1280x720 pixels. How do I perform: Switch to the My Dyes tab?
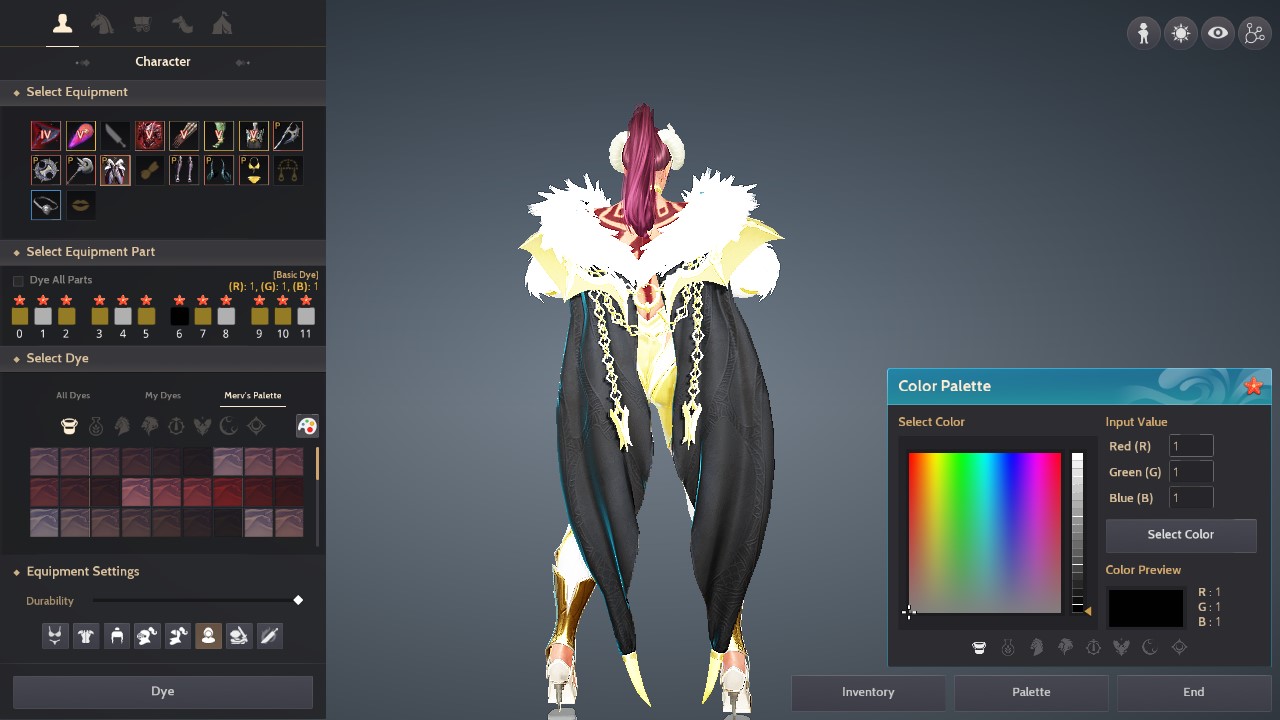163,394
